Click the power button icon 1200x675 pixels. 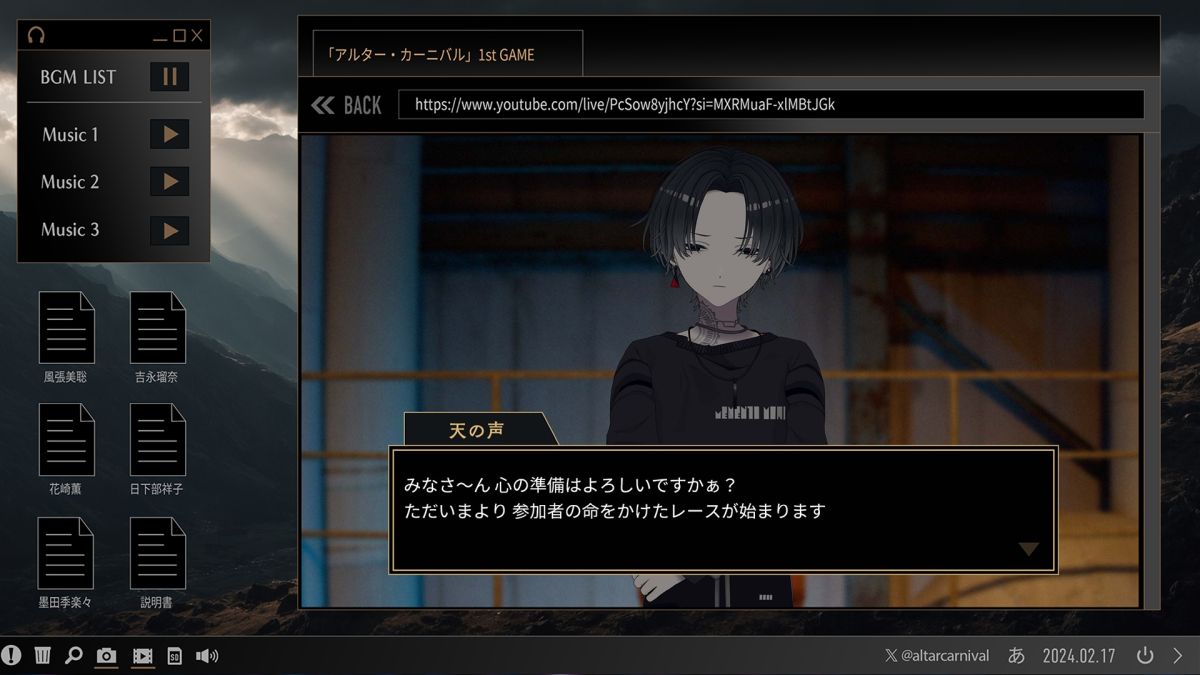(x=1145, y=656)
